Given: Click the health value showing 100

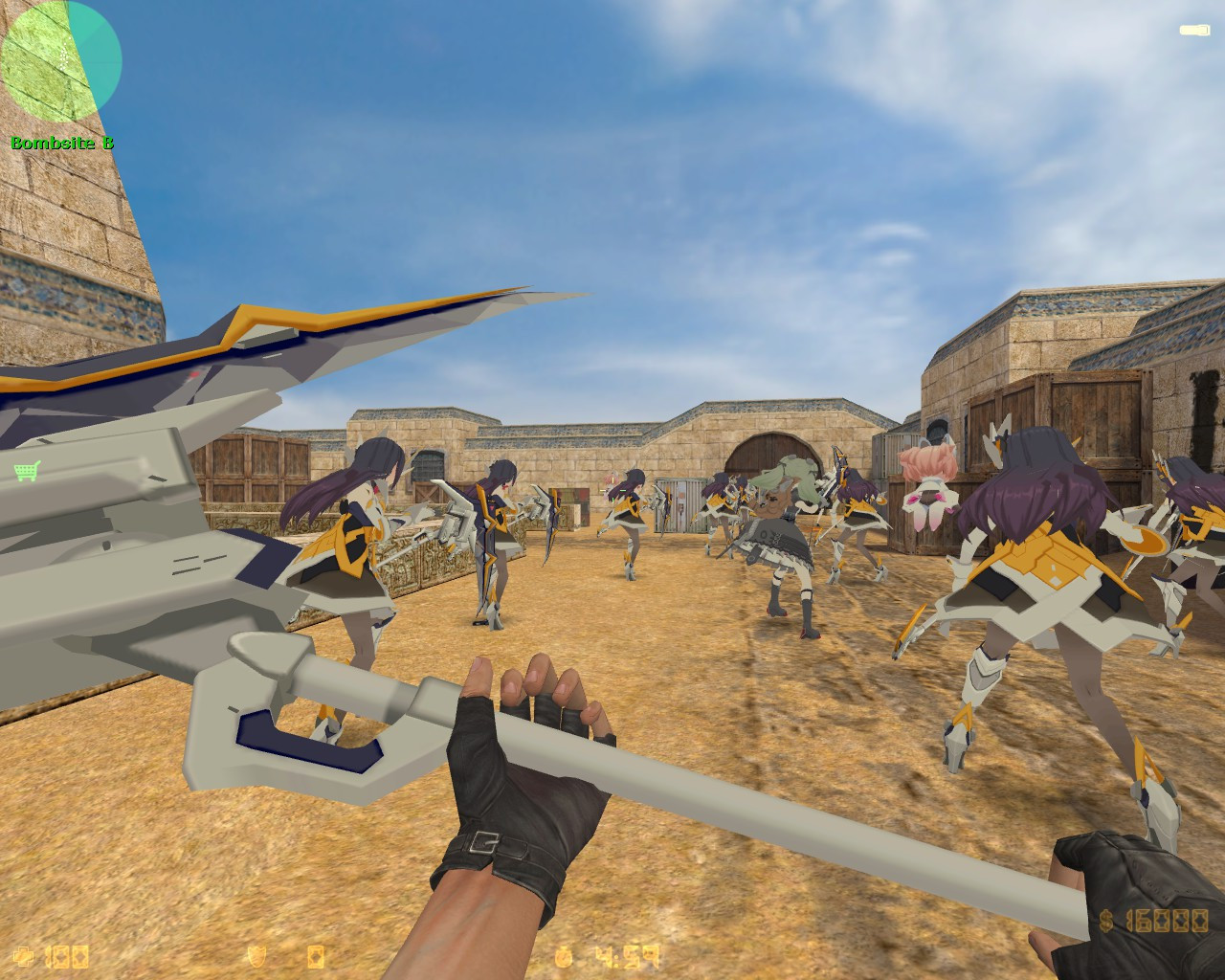Looking at the screenshot, I should point(65,956).
